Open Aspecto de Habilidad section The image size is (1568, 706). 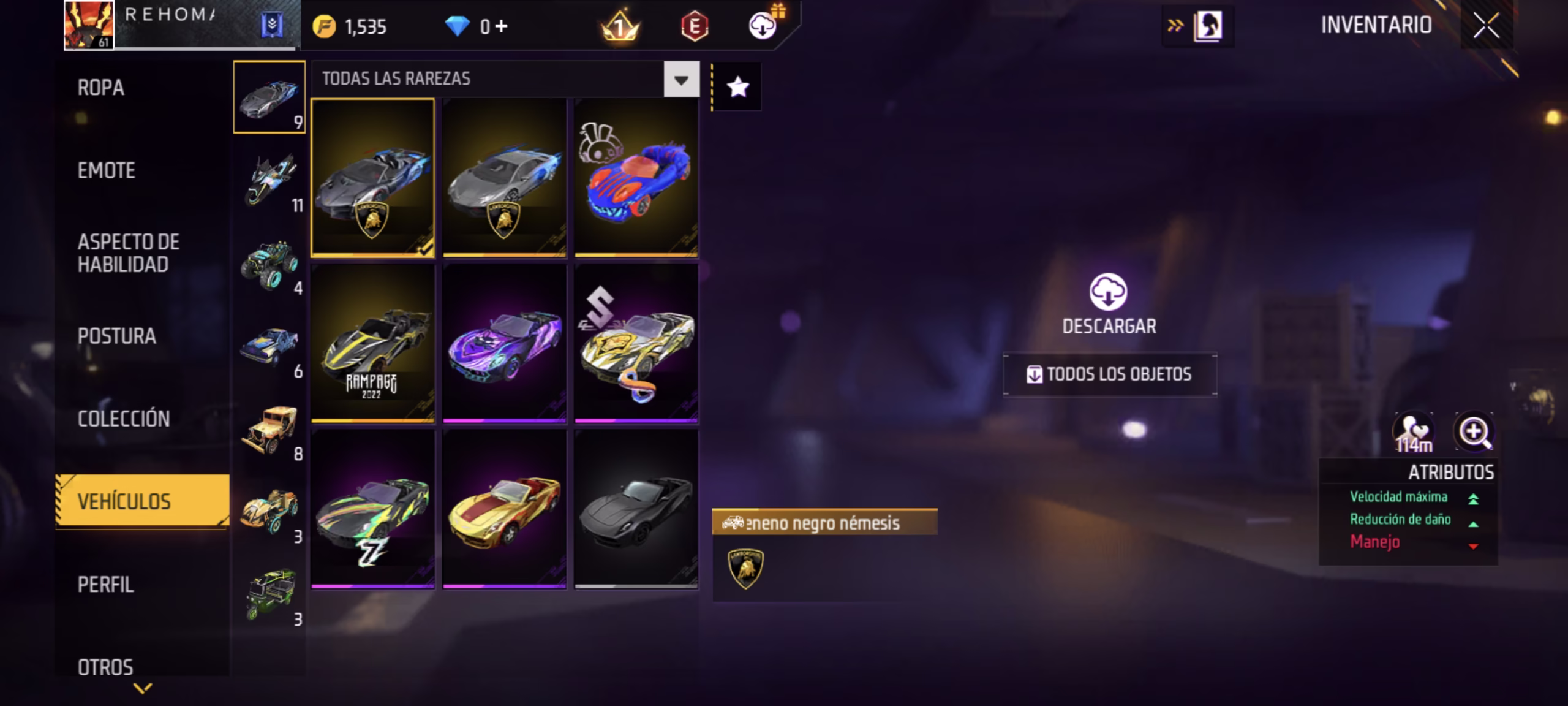129,253
